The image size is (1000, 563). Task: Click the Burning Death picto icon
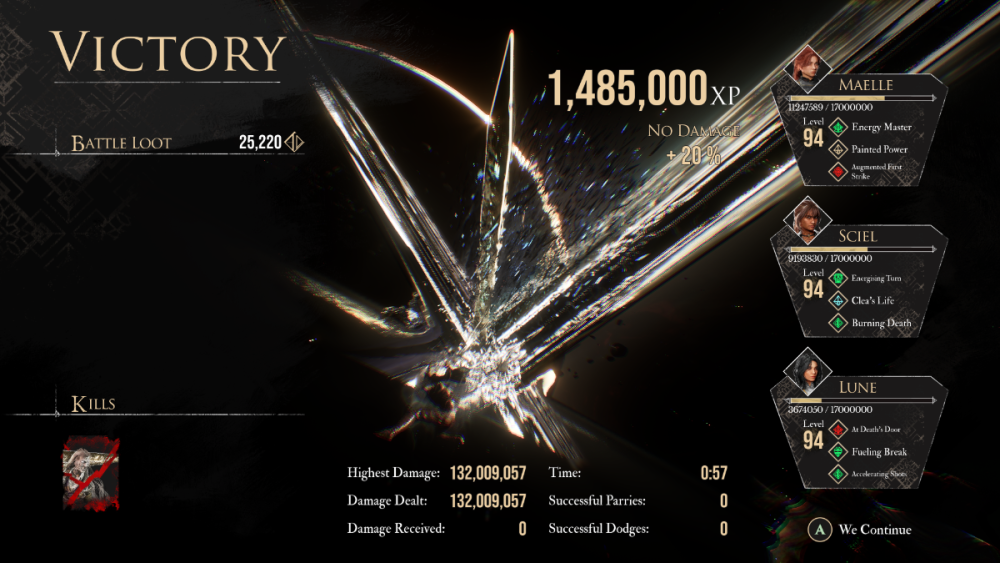click(838, 323)
